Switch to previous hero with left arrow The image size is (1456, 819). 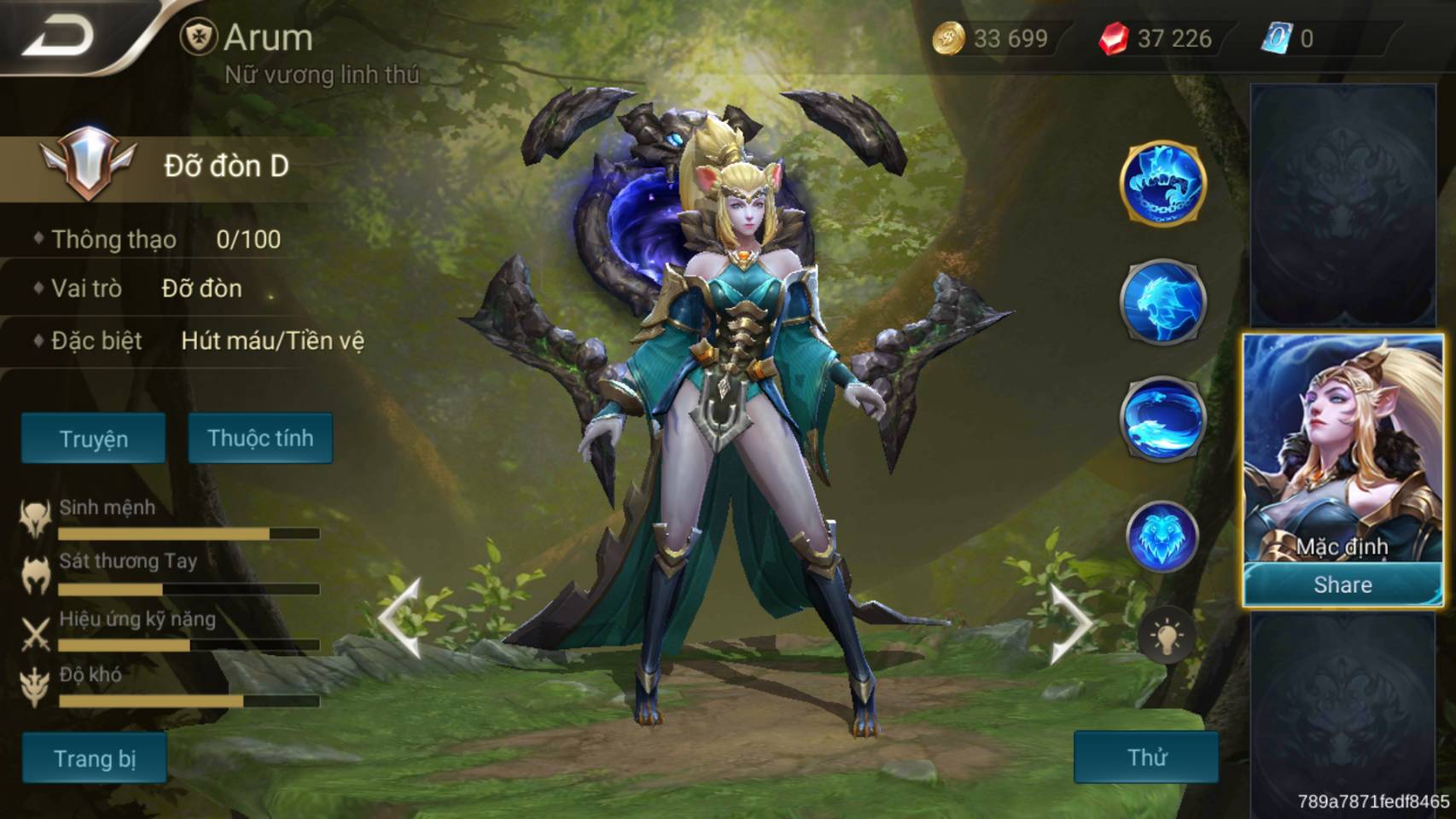401,619
